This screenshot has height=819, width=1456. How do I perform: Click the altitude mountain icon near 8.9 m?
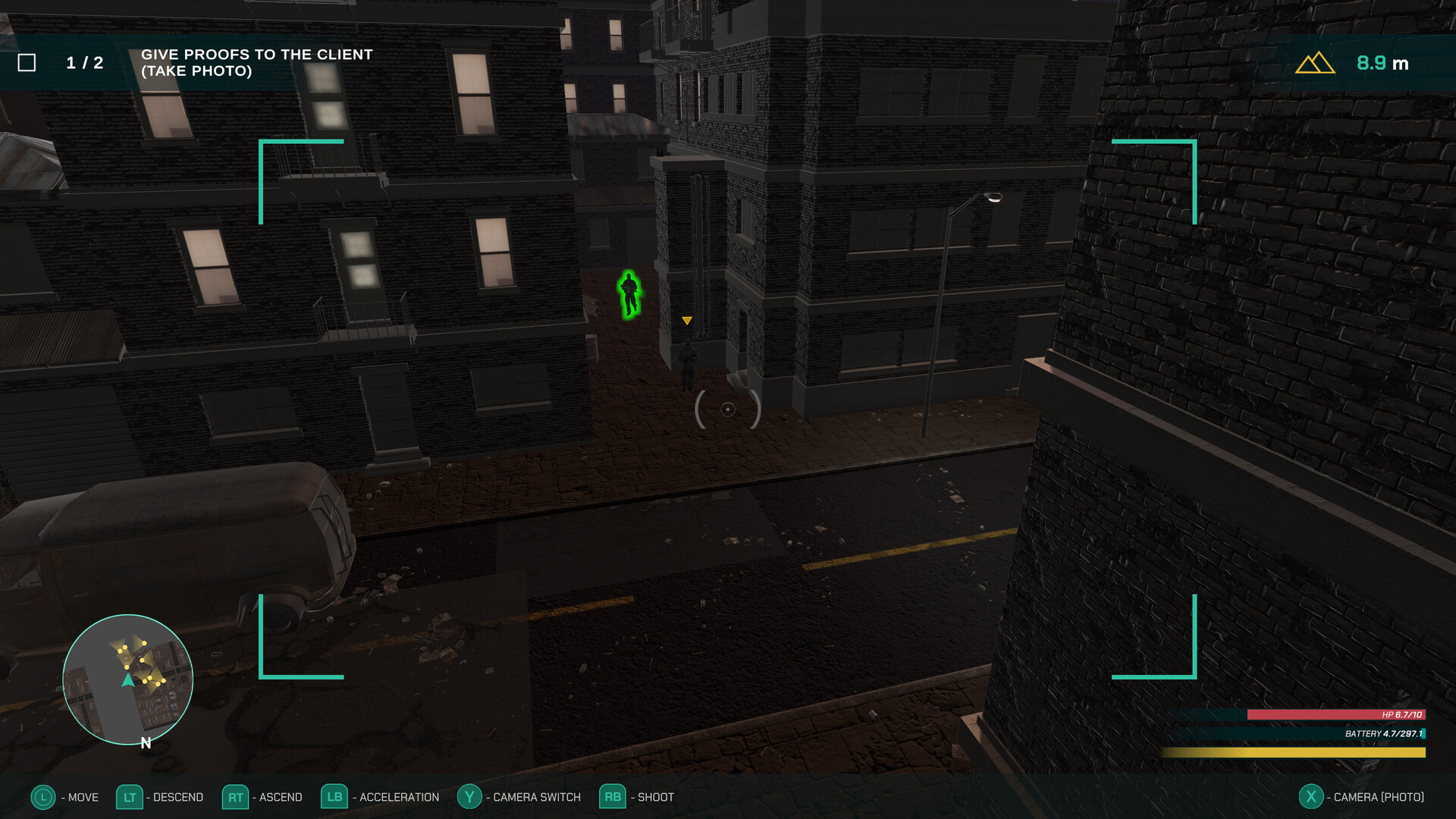click(1314, 63)
